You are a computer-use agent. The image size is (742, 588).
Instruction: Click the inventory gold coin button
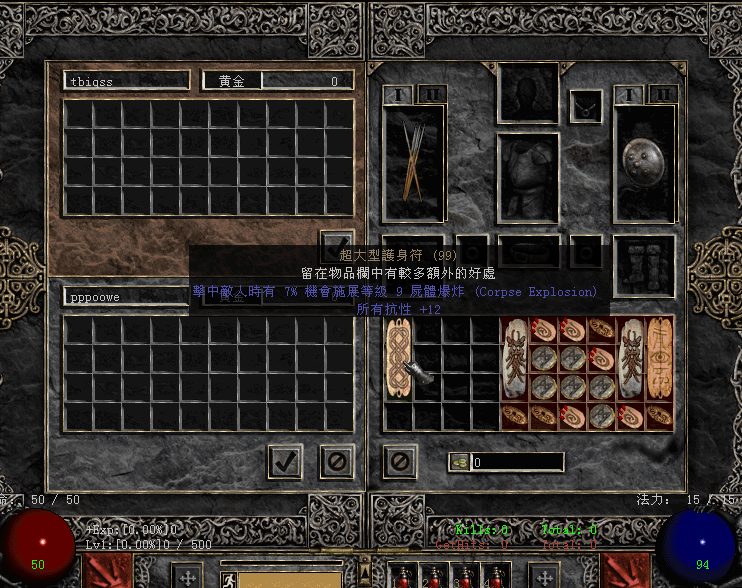click(460, 462)
